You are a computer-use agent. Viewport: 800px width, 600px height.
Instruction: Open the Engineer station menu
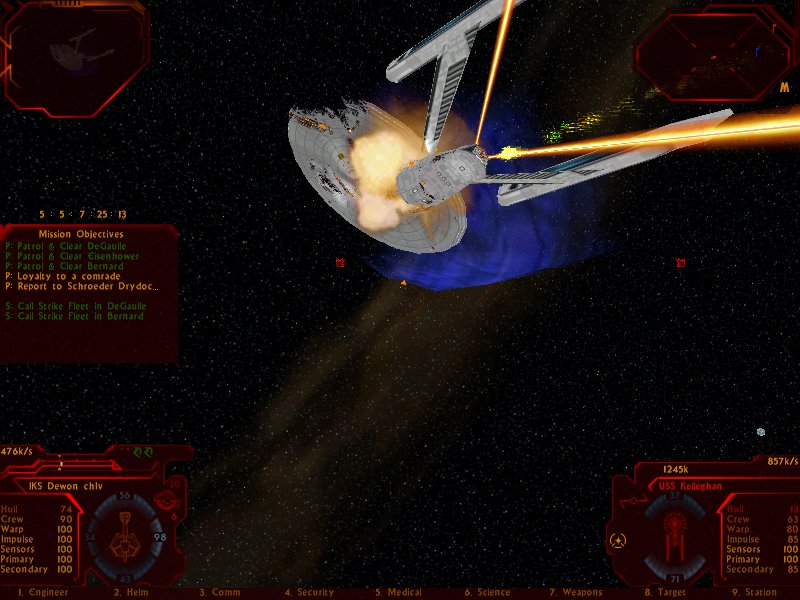tap(35, 593)
